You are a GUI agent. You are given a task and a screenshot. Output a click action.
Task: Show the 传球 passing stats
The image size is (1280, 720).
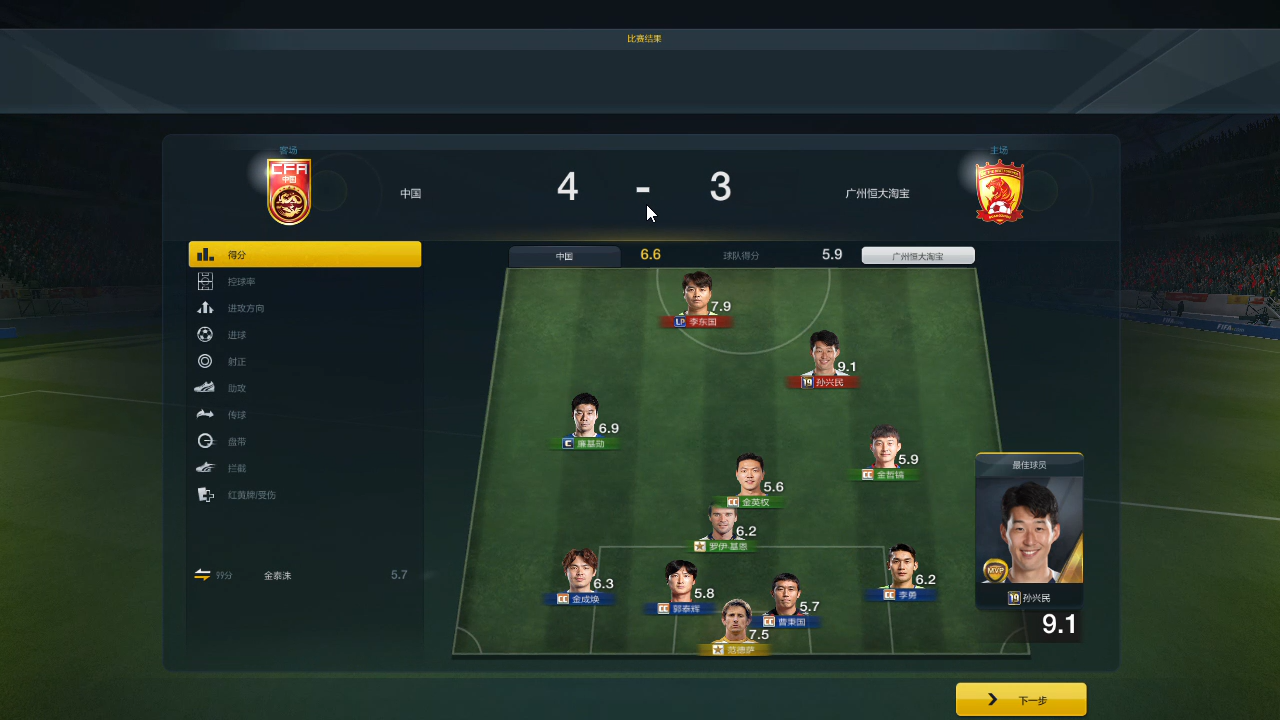304,414
